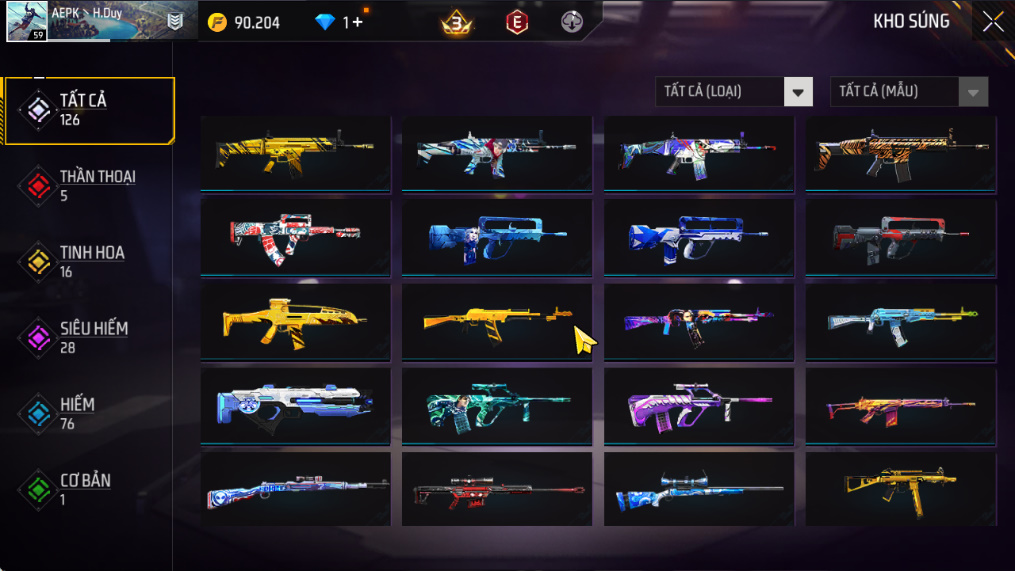This screenshot has width=1015, height=571.
Task: Select the yellow tiger-striped XM8 skin
Action: [x=295, y=322]
